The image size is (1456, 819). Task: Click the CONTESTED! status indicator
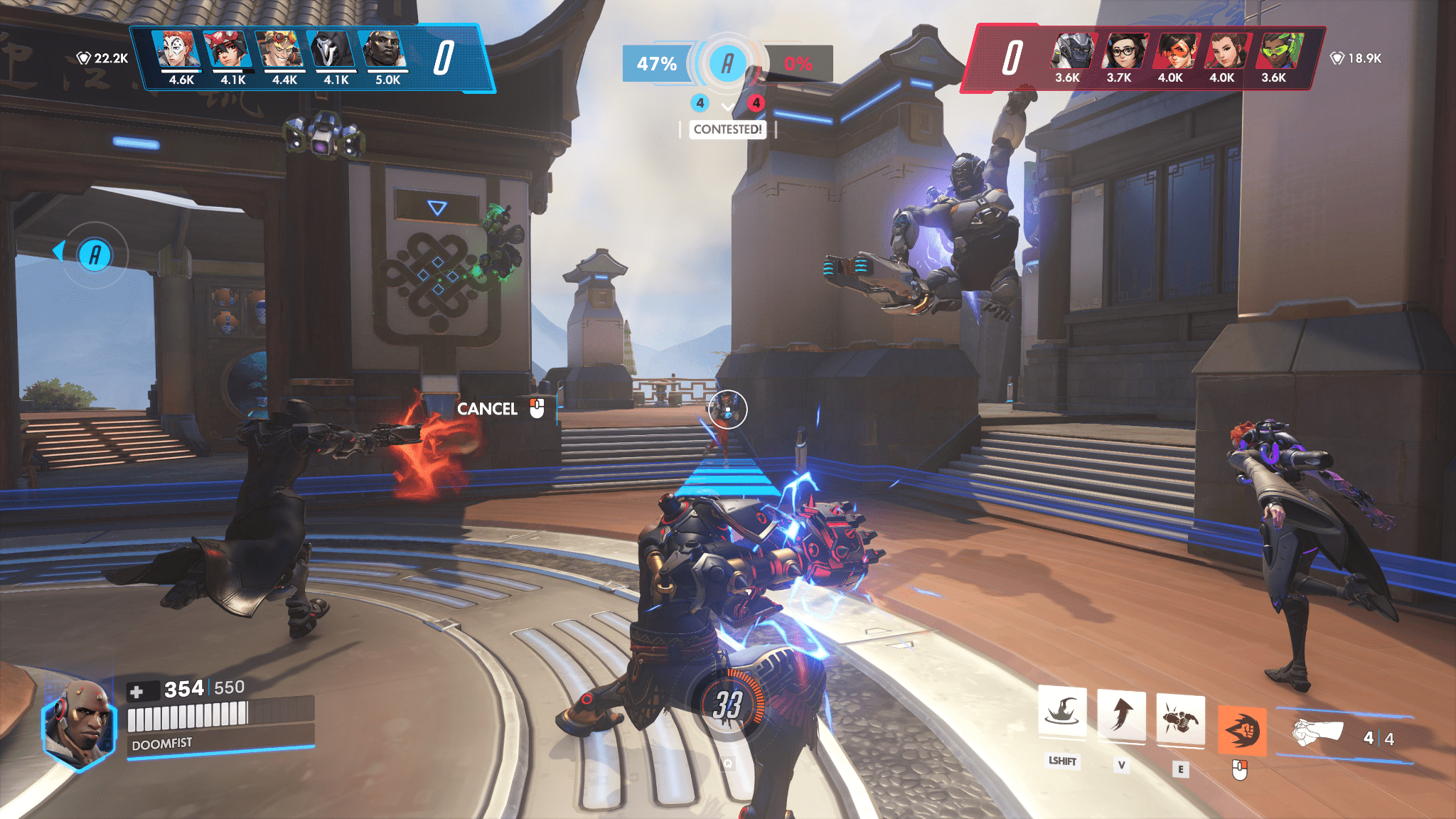[x=727, y=130]
